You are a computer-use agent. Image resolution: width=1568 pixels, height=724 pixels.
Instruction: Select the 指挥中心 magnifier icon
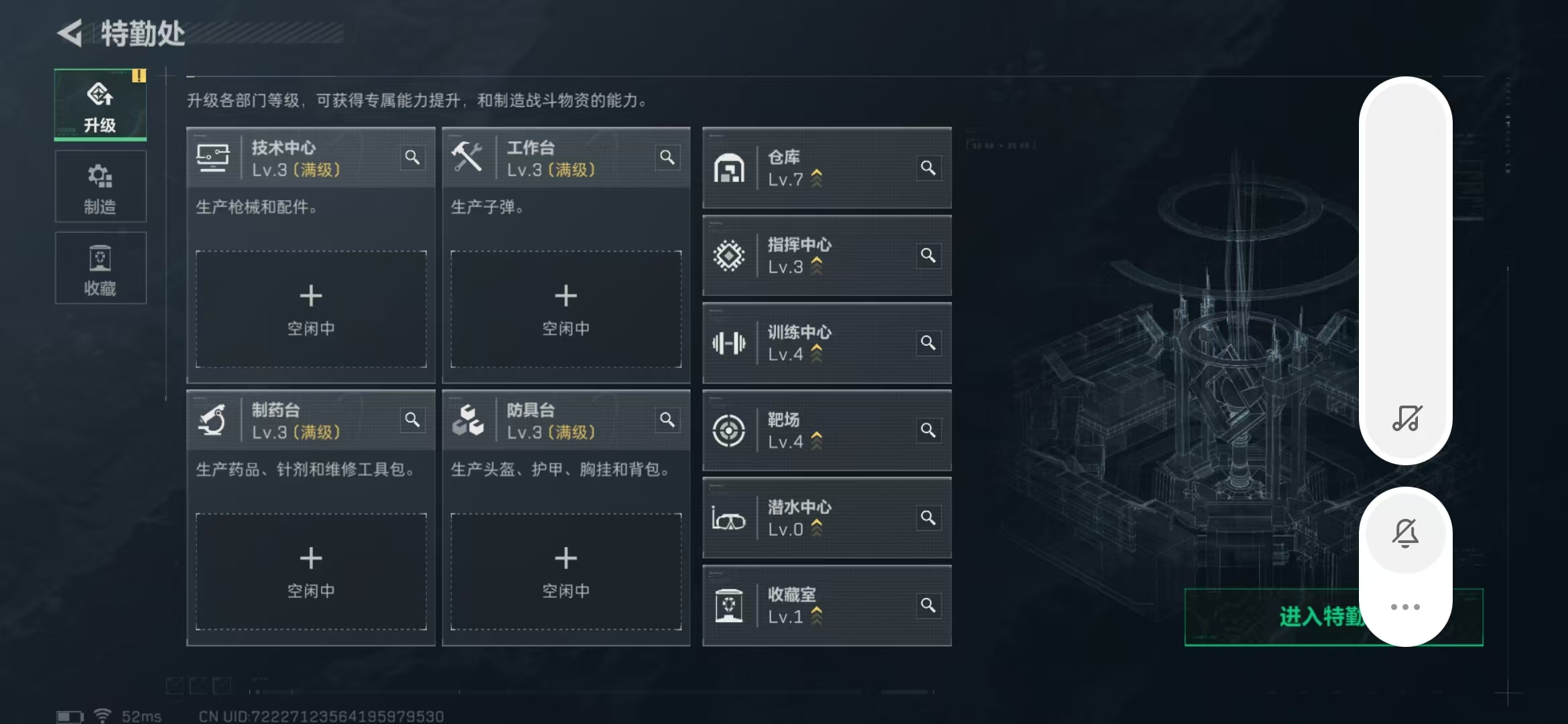click(929, 255)
